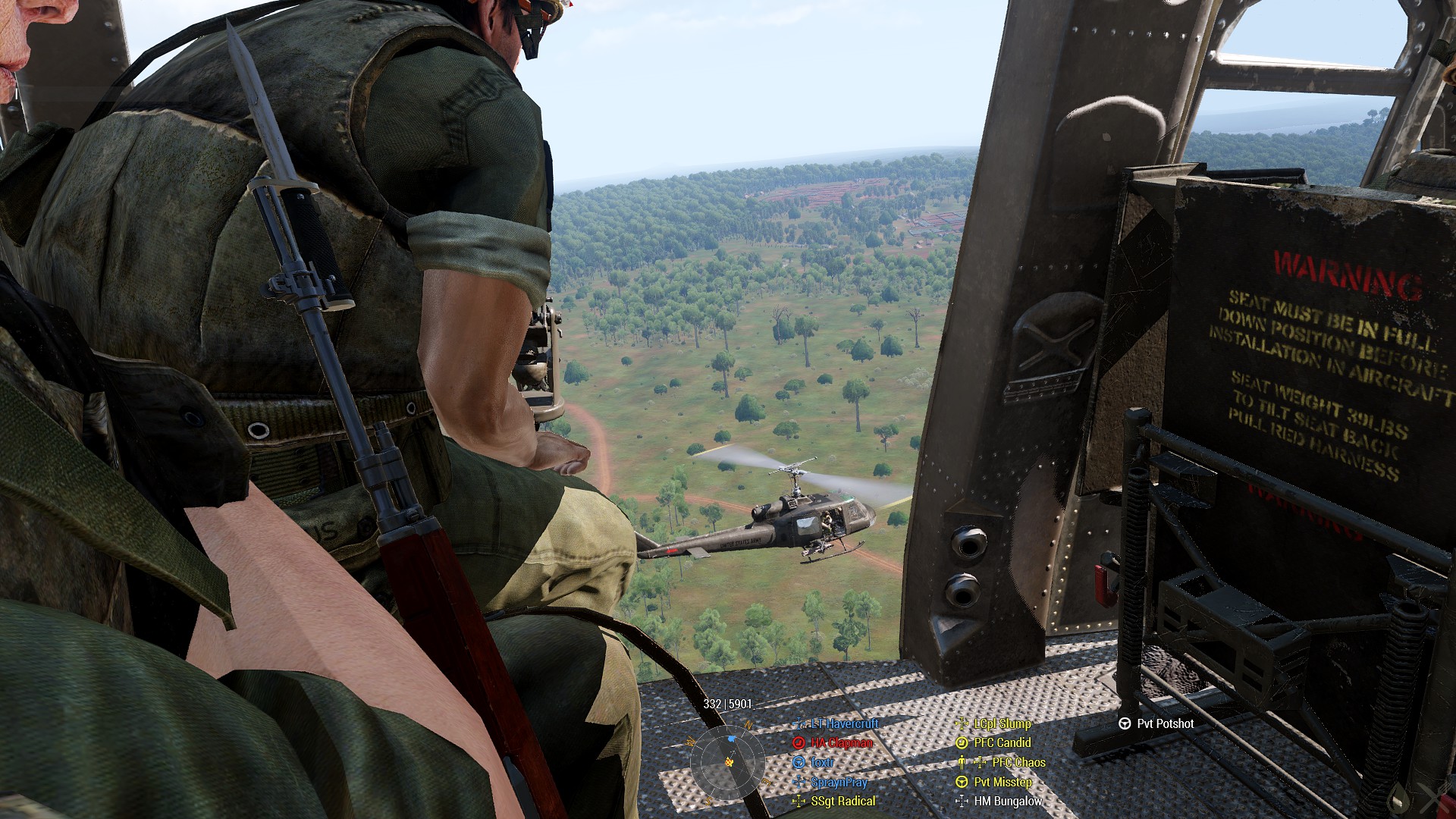Select PFC Candid in the squad list
This screenshot has width=1456, height=819.
click(x=1002, y=743)
